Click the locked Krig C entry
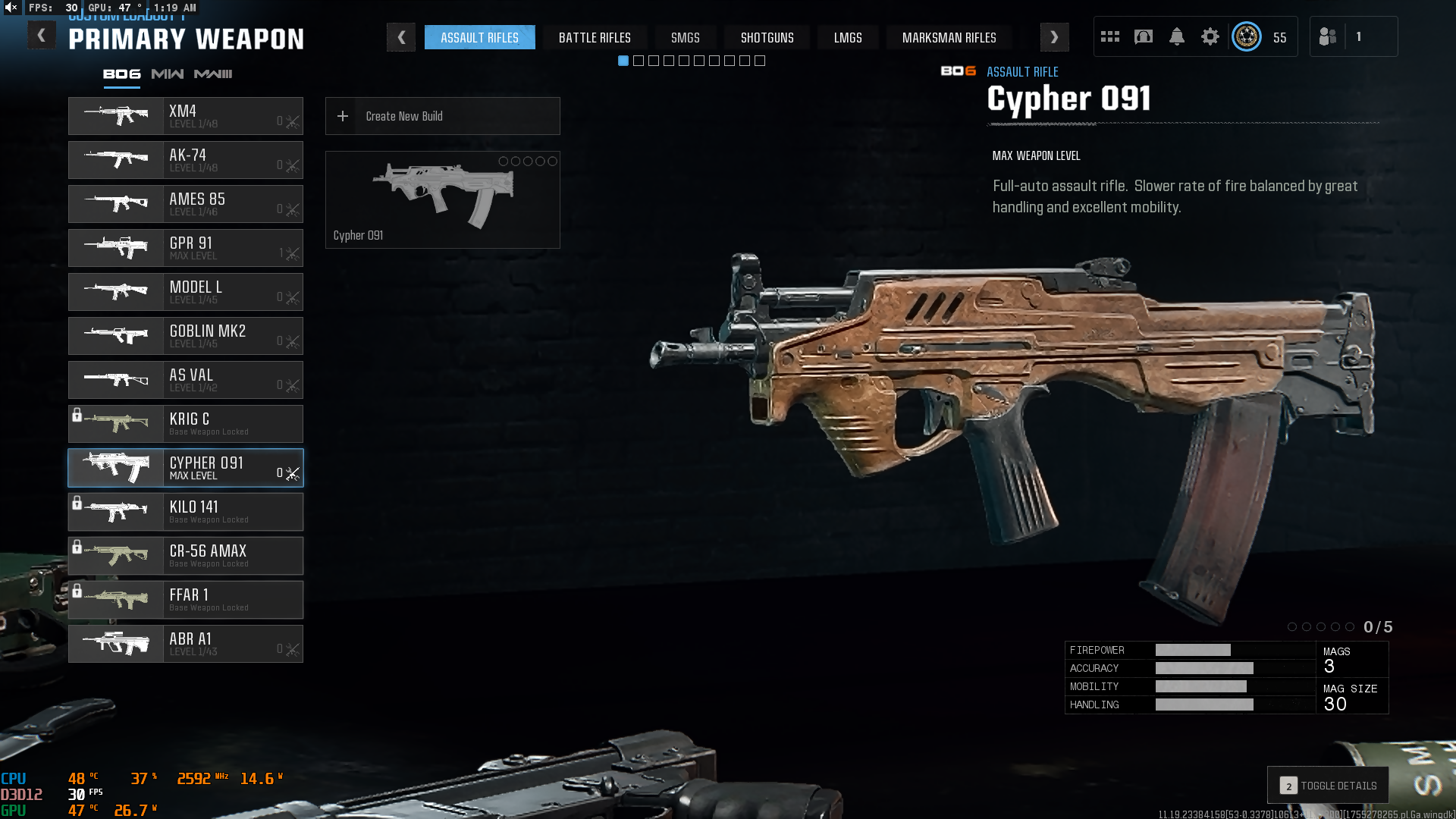The image size is (1456, 819). click(186, 424)
